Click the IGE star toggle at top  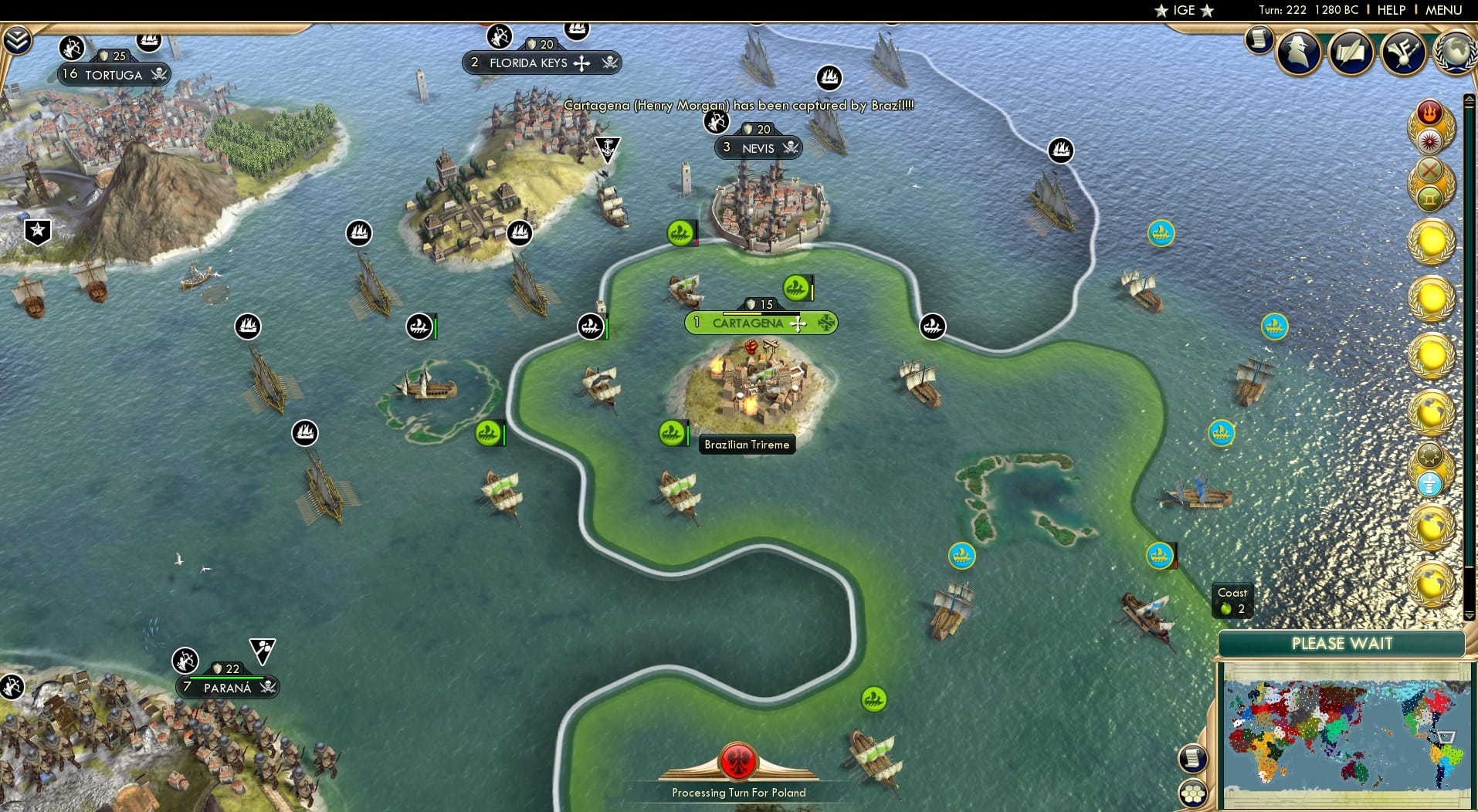tap(1161, 11)
